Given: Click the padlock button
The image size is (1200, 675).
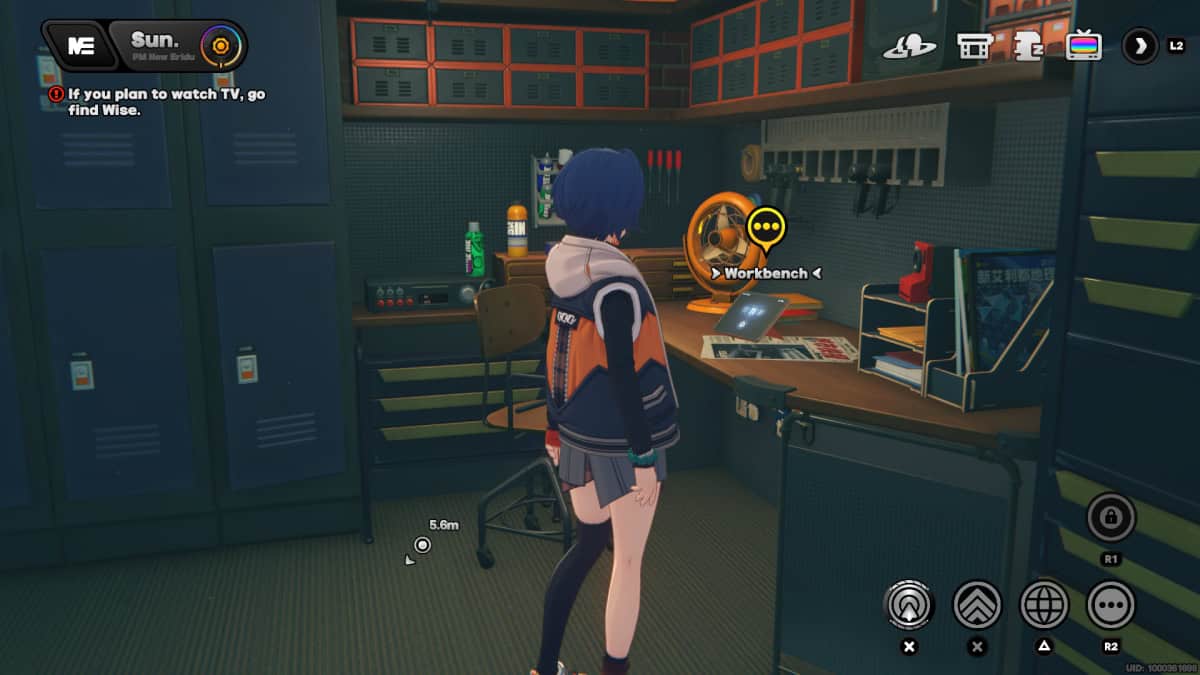Looking at the screenshot, I should pos(1111,519).
